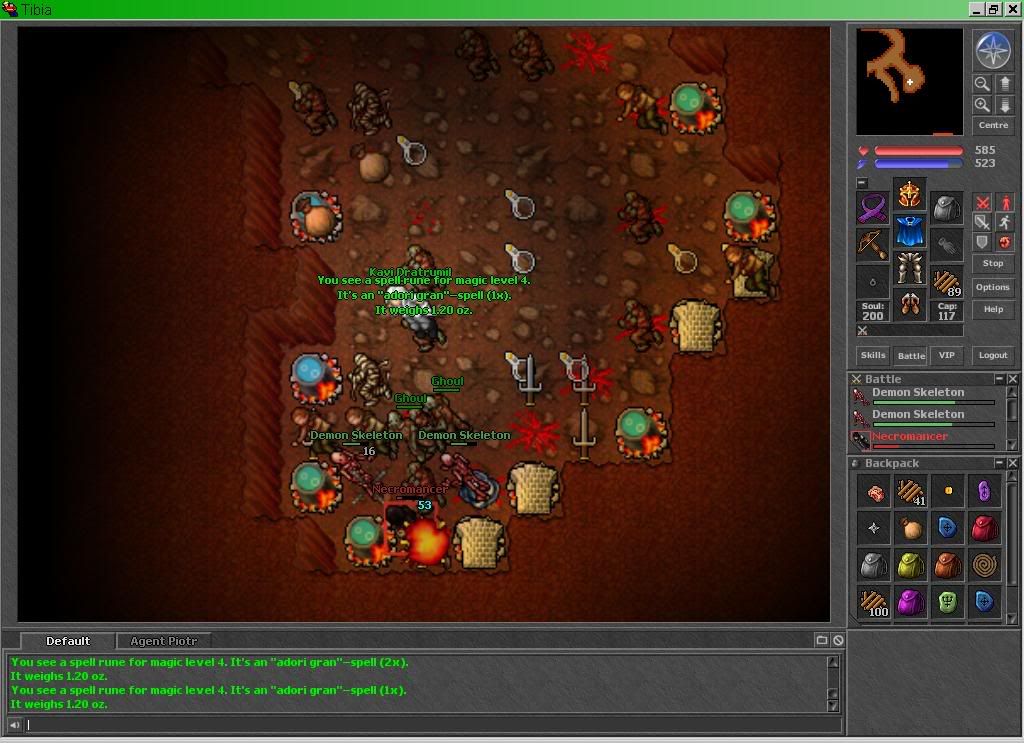The height and width of the screenshot is (743, 1024).
Task: Zoom out on the minimap
Action: [x=982, y=84]
